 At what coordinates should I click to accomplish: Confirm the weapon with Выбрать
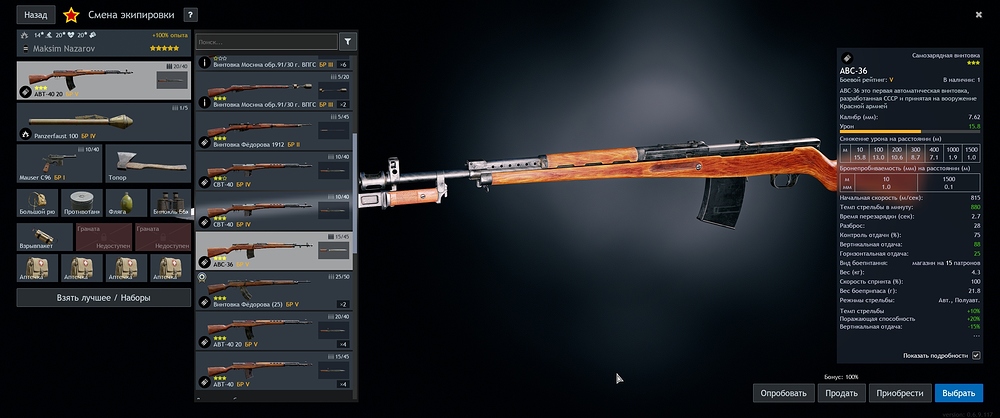(x=959, y=393)
